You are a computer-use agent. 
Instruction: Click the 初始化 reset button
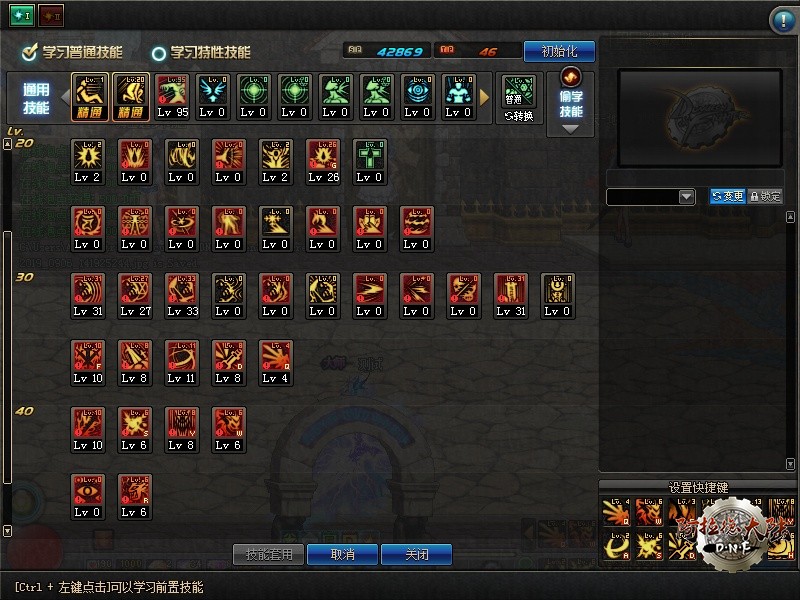click(559, 51)
